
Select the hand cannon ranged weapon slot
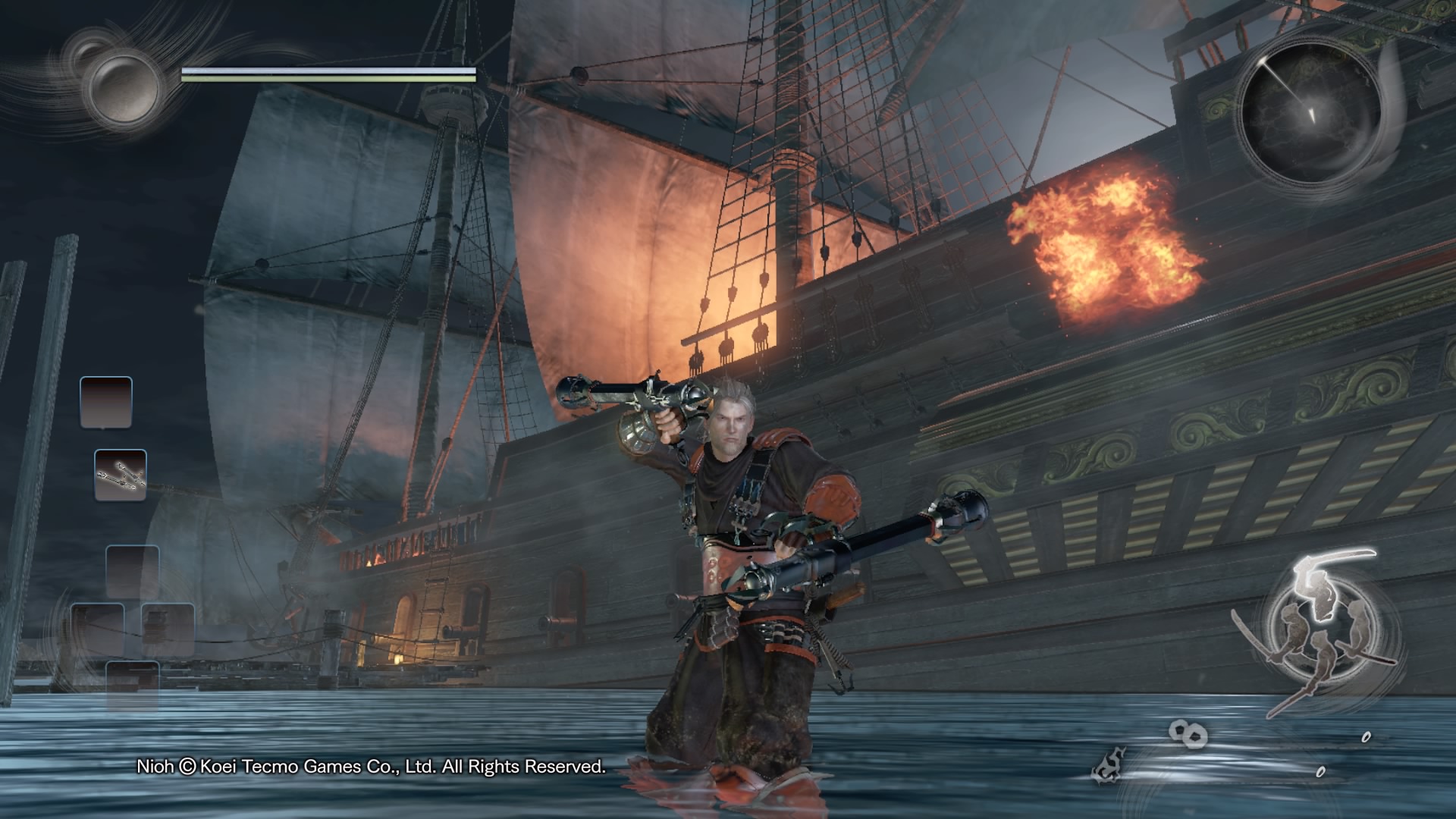tap(121, 475)
